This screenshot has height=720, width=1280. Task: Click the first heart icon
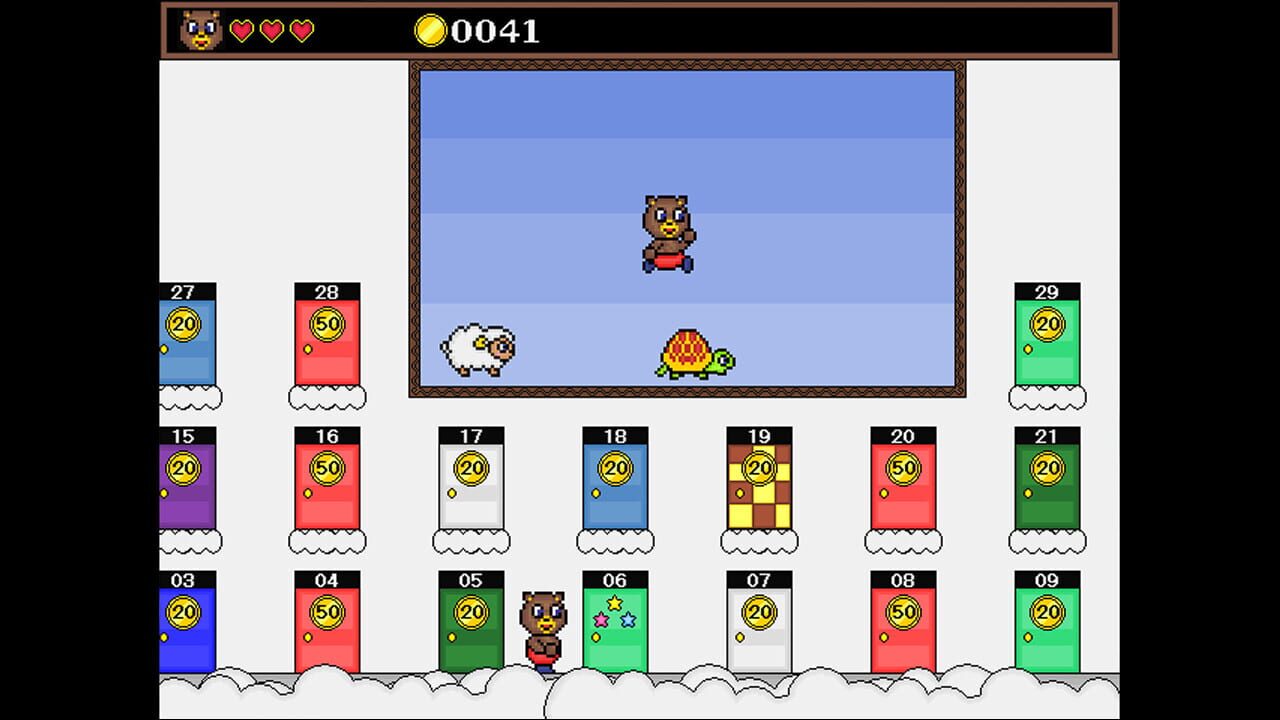click(x=243, y=30)
